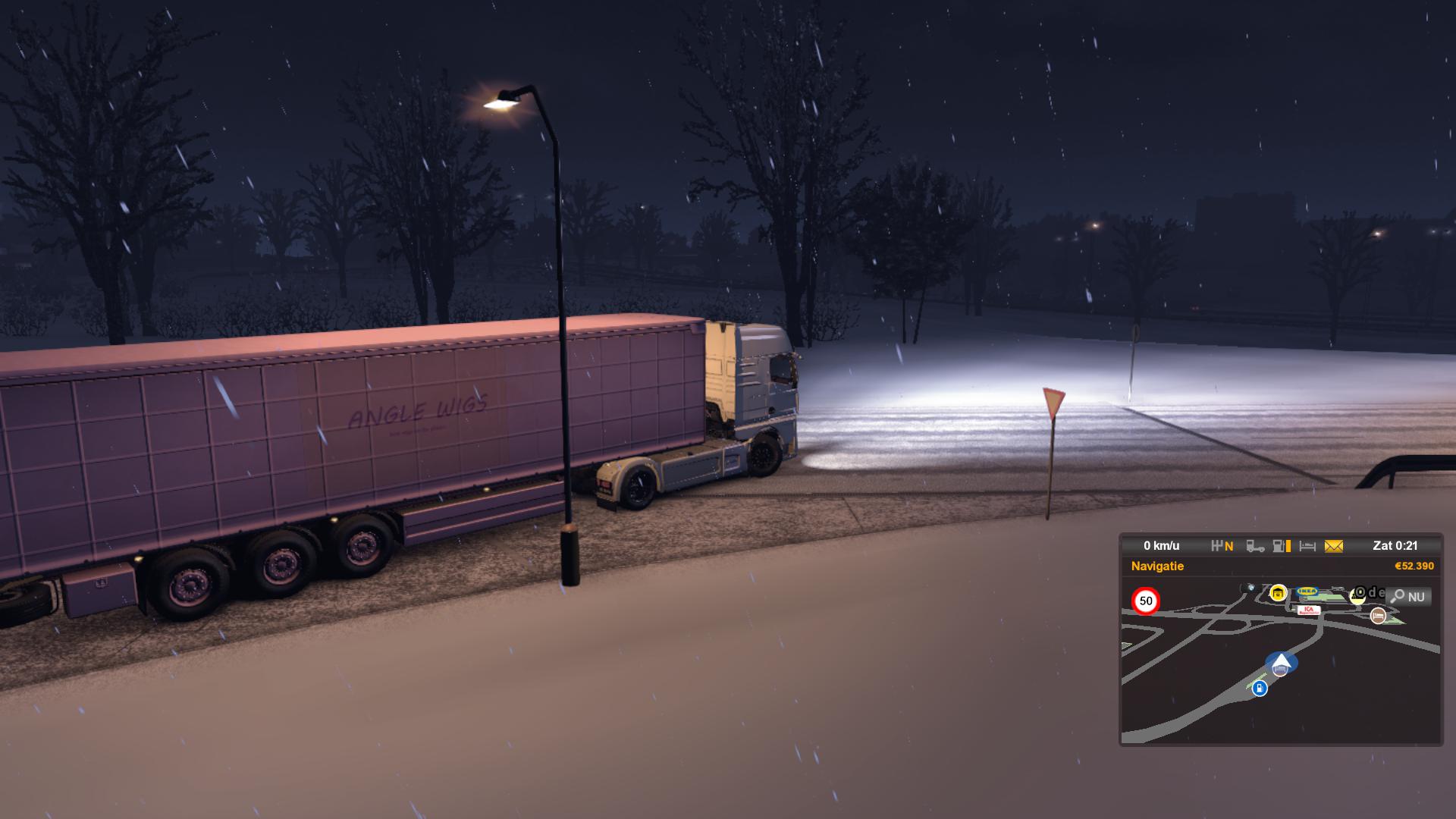
Task: Select the brown hotel bed marker
Action: 1378,616
